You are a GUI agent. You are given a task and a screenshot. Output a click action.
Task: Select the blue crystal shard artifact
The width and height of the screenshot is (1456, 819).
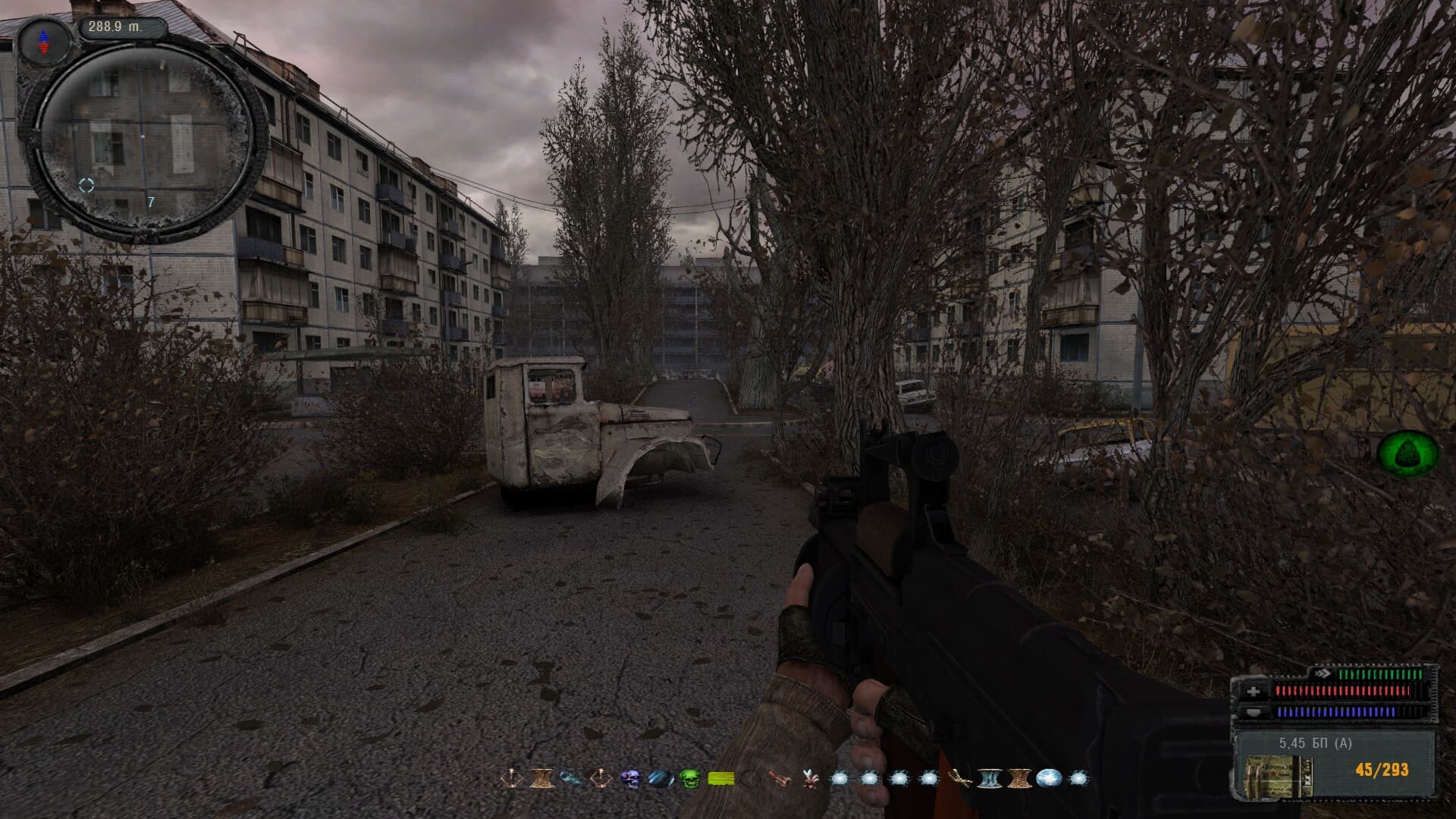(x=571, y=778)
